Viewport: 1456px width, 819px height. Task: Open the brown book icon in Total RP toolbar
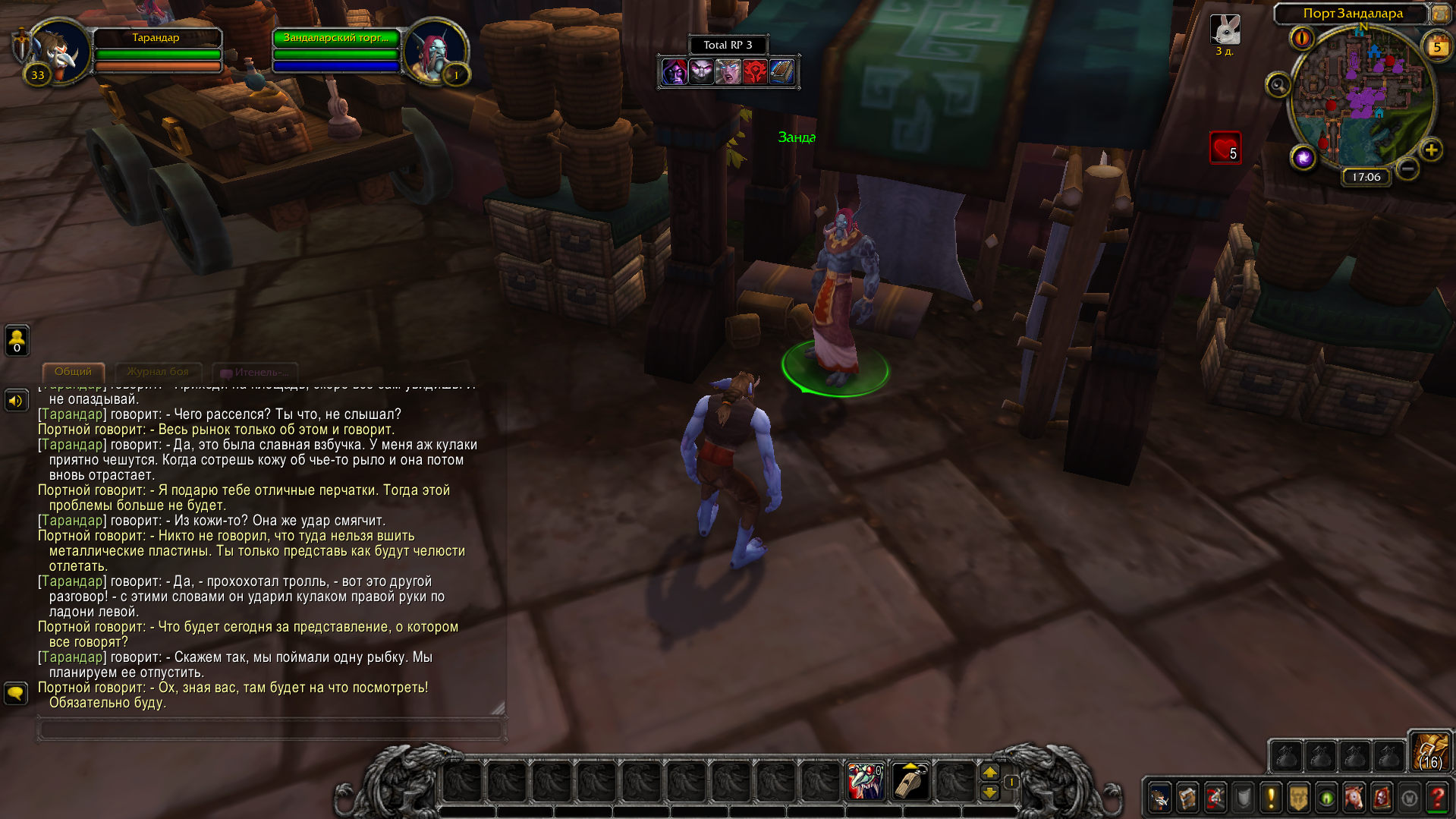click(781, 72)
